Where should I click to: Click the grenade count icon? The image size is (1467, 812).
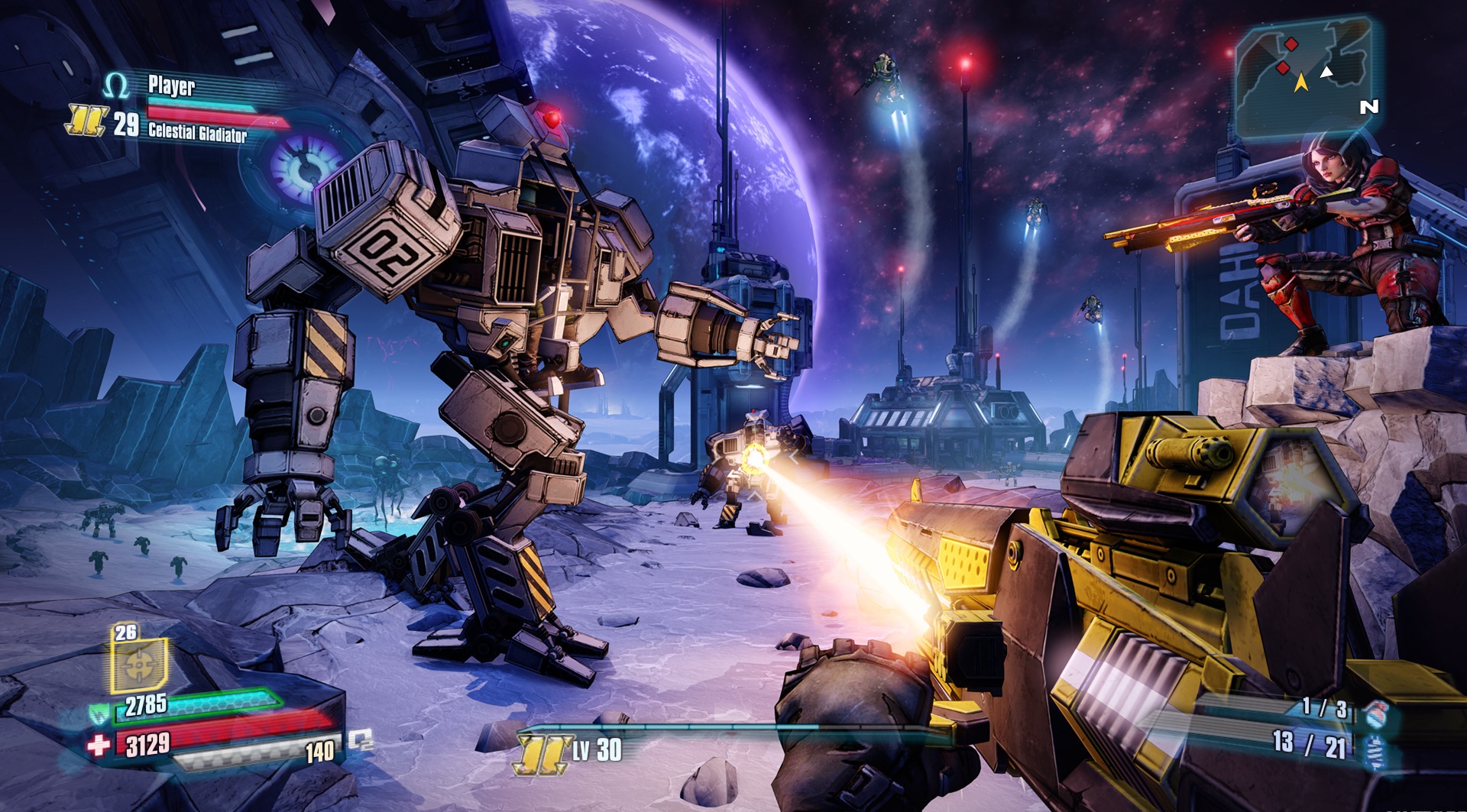coord(1375,713)
